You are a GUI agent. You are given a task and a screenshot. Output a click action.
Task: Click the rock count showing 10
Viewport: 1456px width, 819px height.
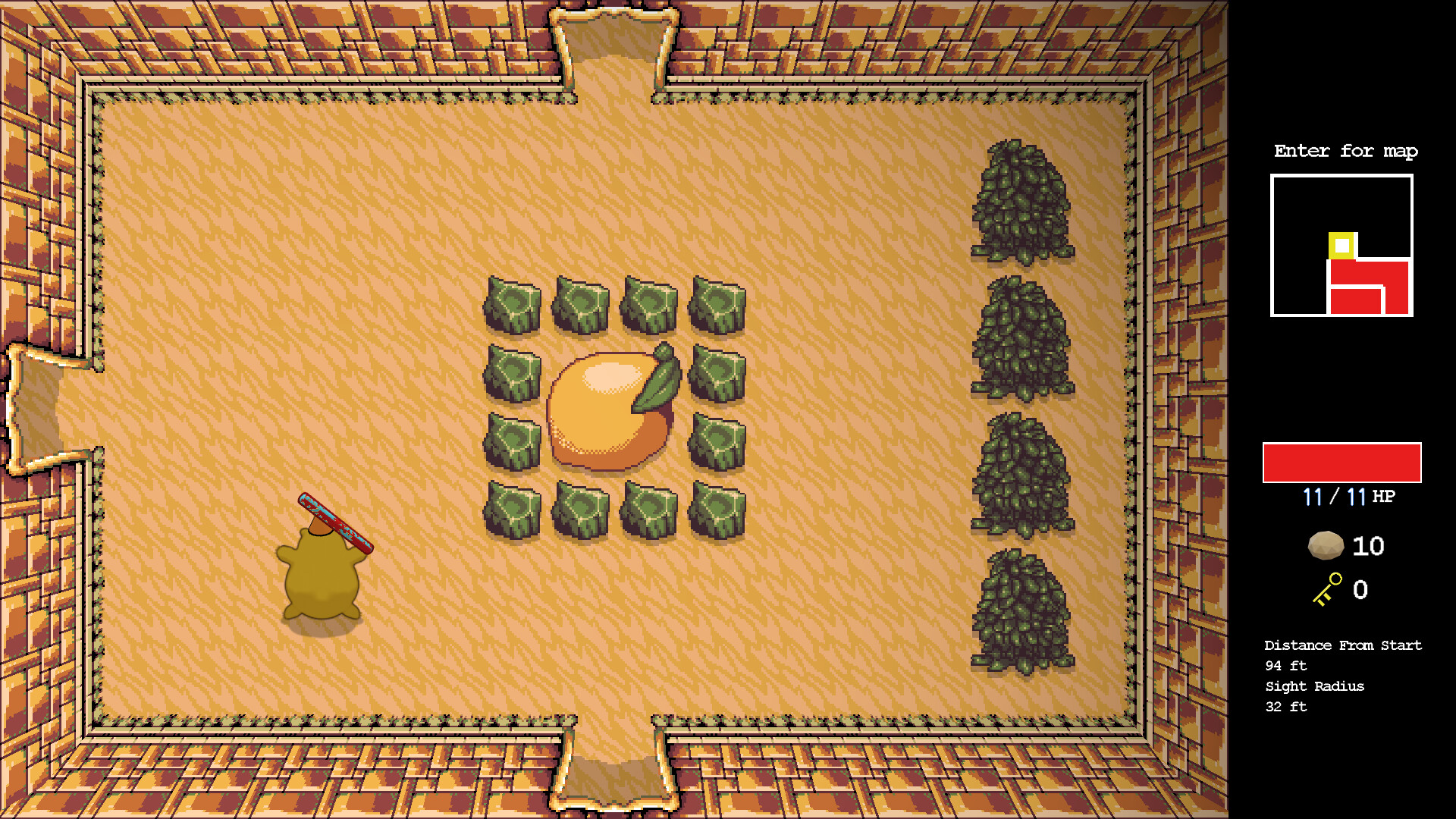pos(1367,546)
